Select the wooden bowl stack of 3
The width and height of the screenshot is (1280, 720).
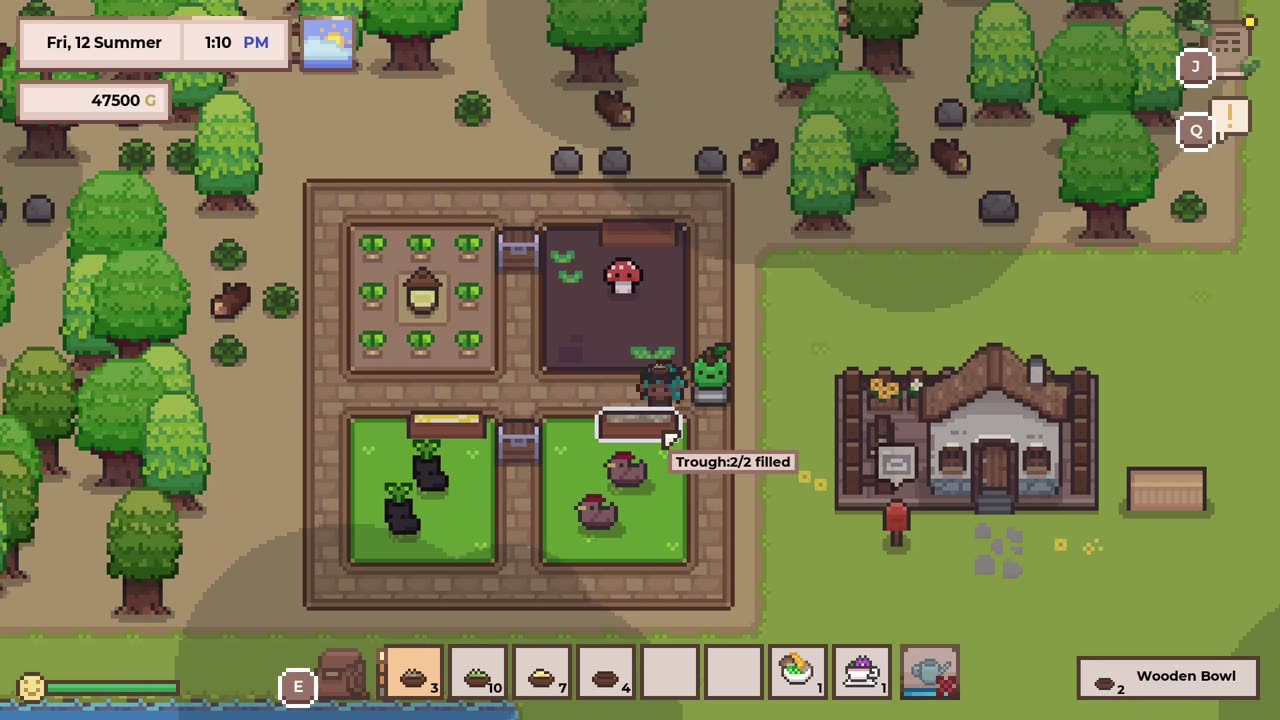[x=414, y=674]
